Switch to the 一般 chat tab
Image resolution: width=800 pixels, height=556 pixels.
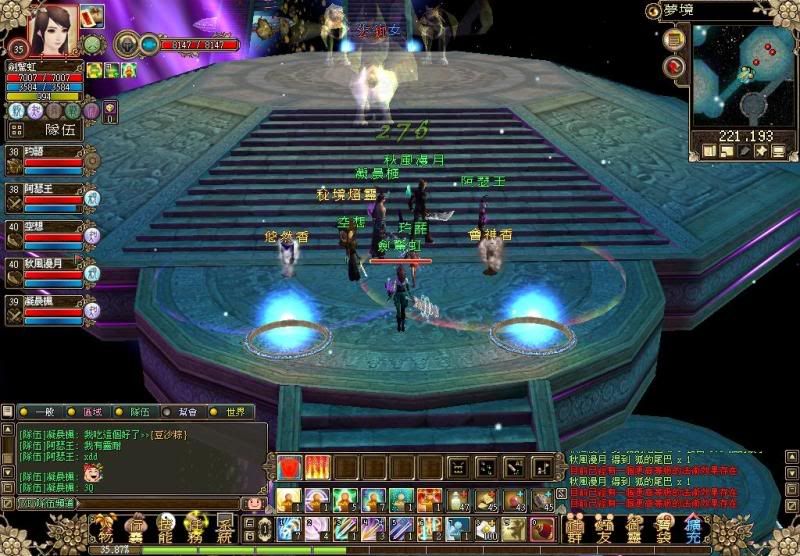click(x=40, y=412)
